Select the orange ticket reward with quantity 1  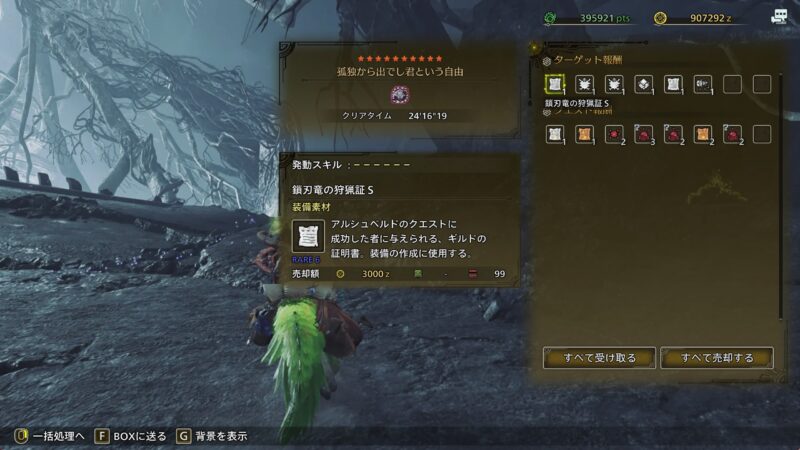click(x=583, y=134)
